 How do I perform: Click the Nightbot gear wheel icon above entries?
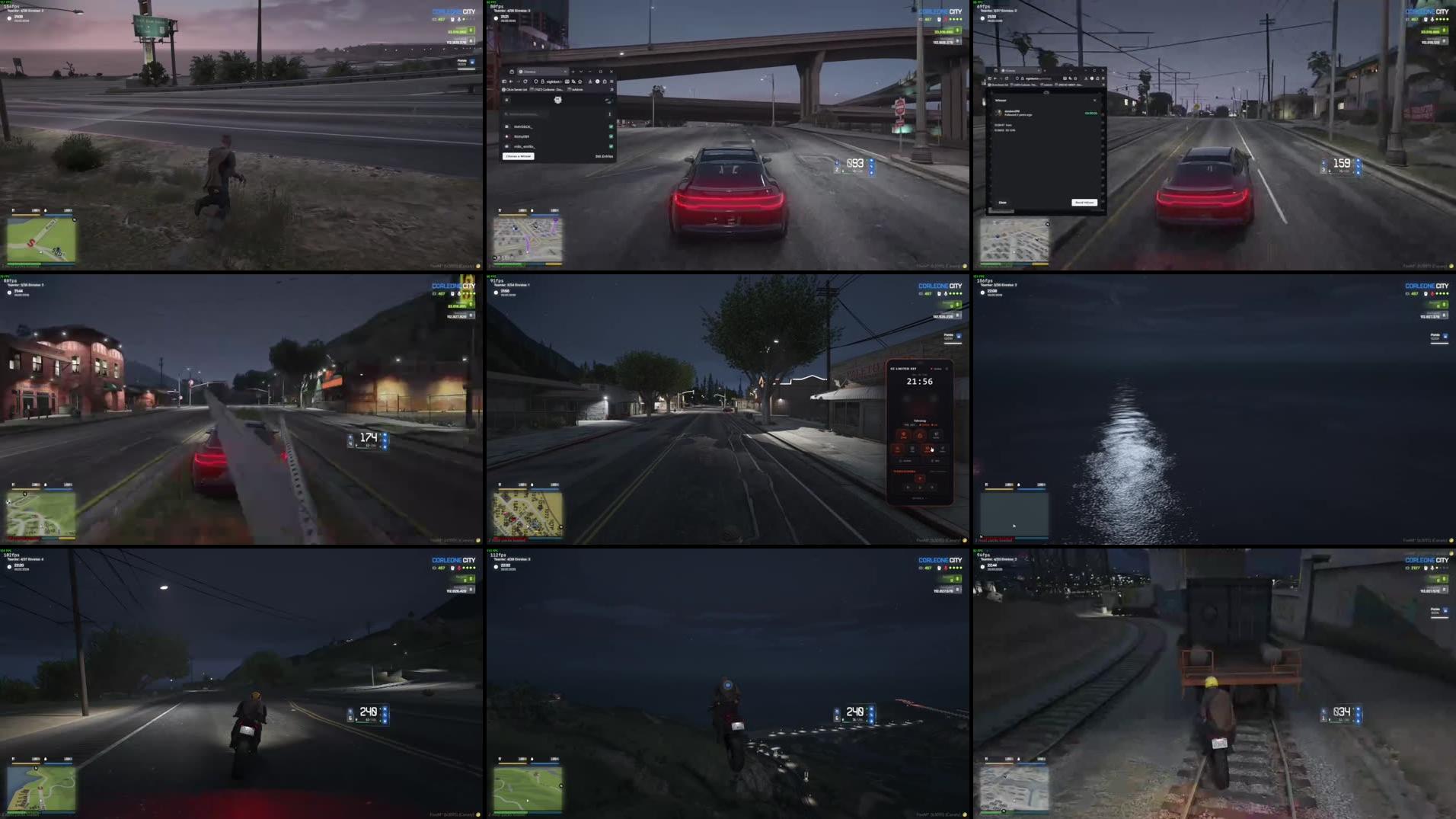(558, 100)
